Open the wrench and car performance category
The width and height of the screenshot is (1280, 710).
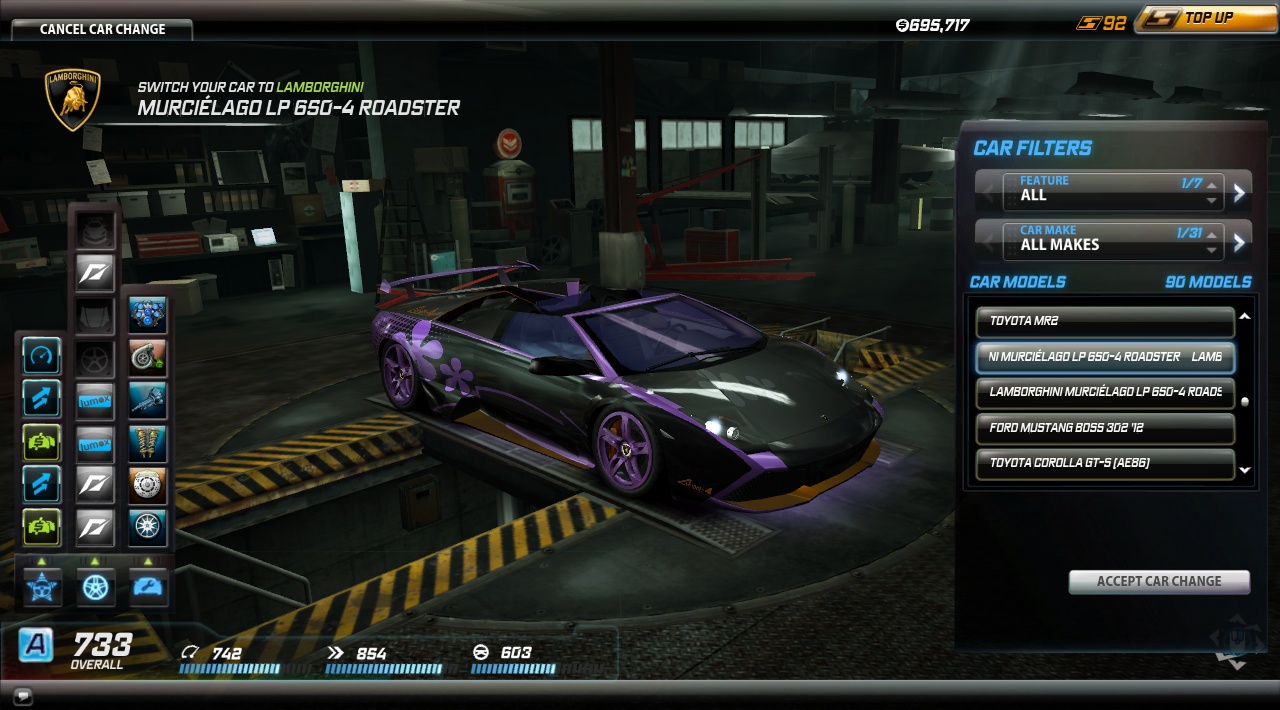pos(148,587)
